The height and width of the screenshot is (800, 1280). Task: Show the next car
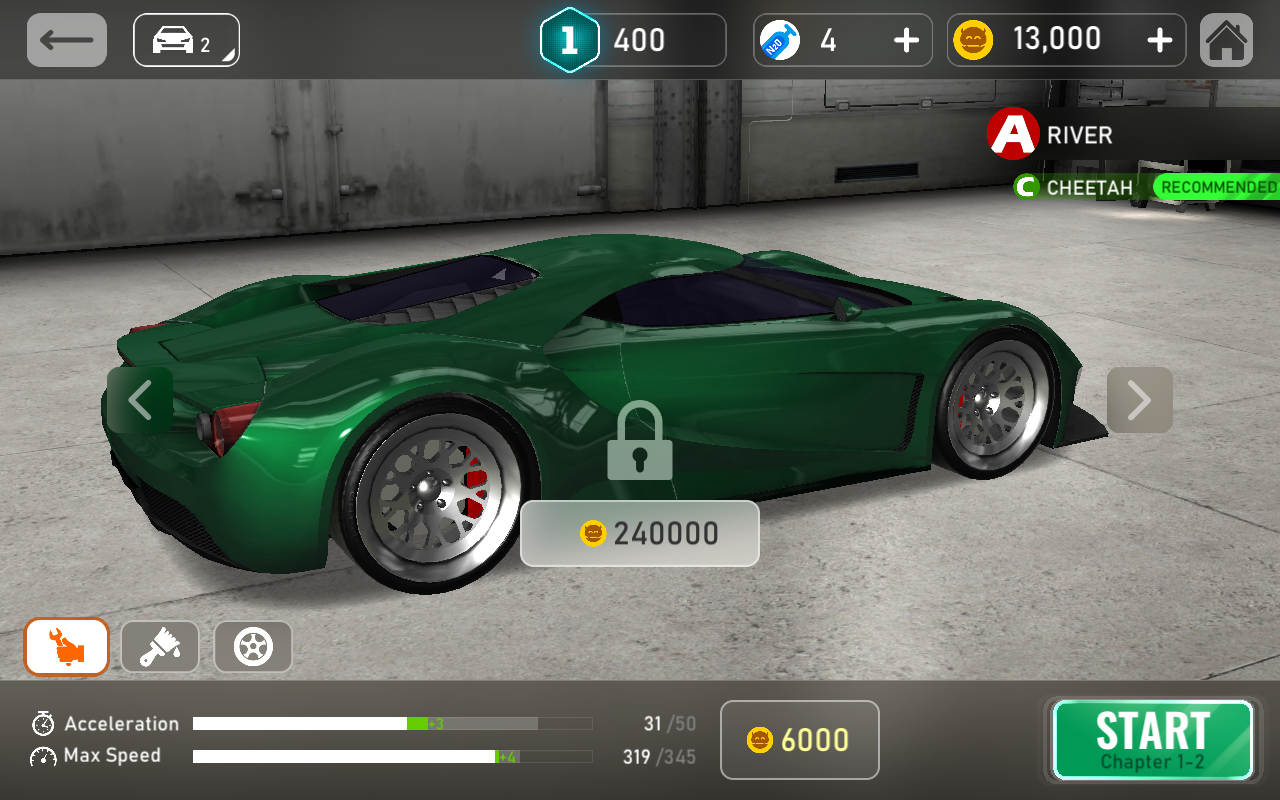(1139, 400)
